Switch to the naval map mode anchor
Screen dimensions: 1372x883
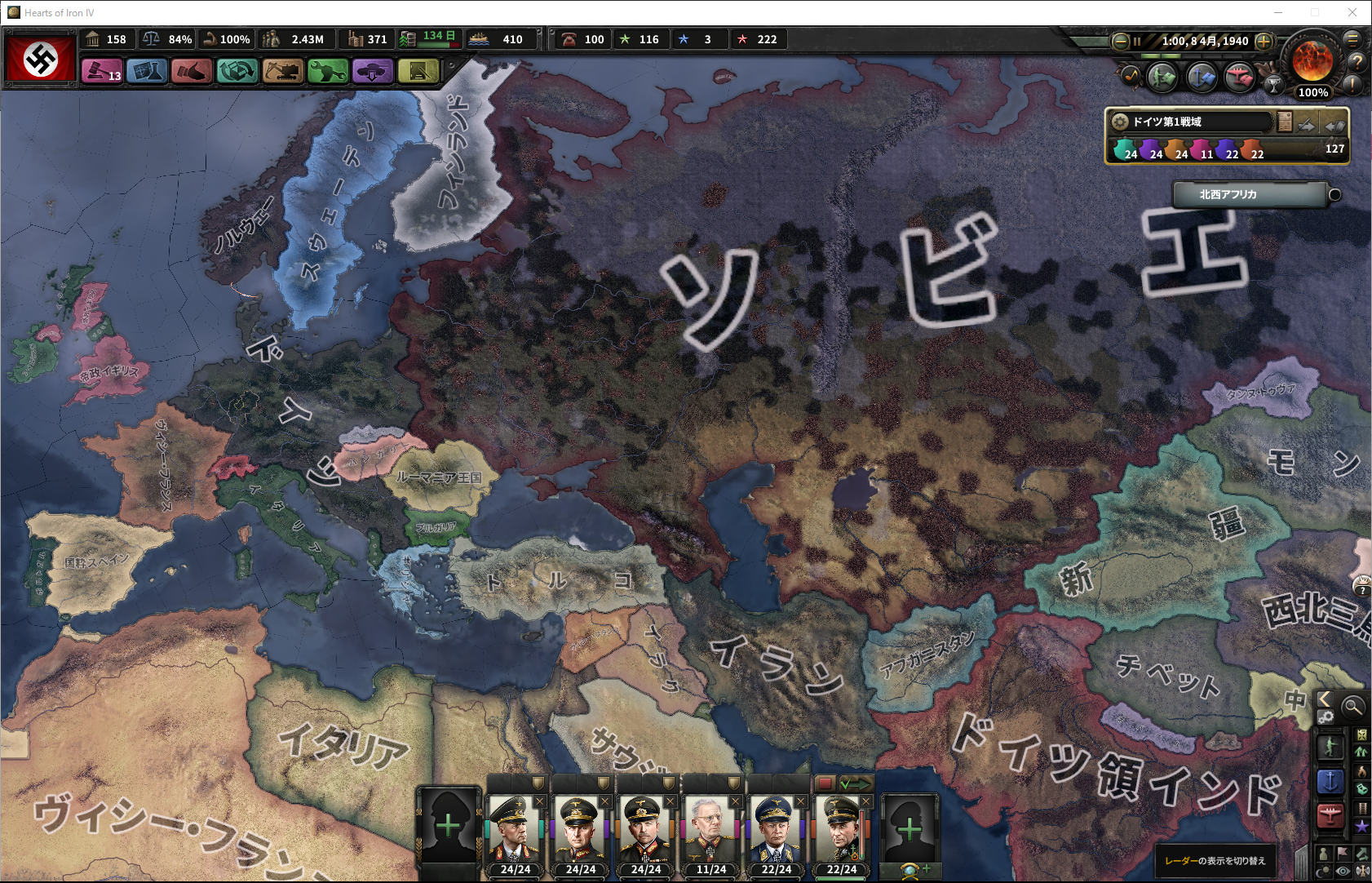1330,781
